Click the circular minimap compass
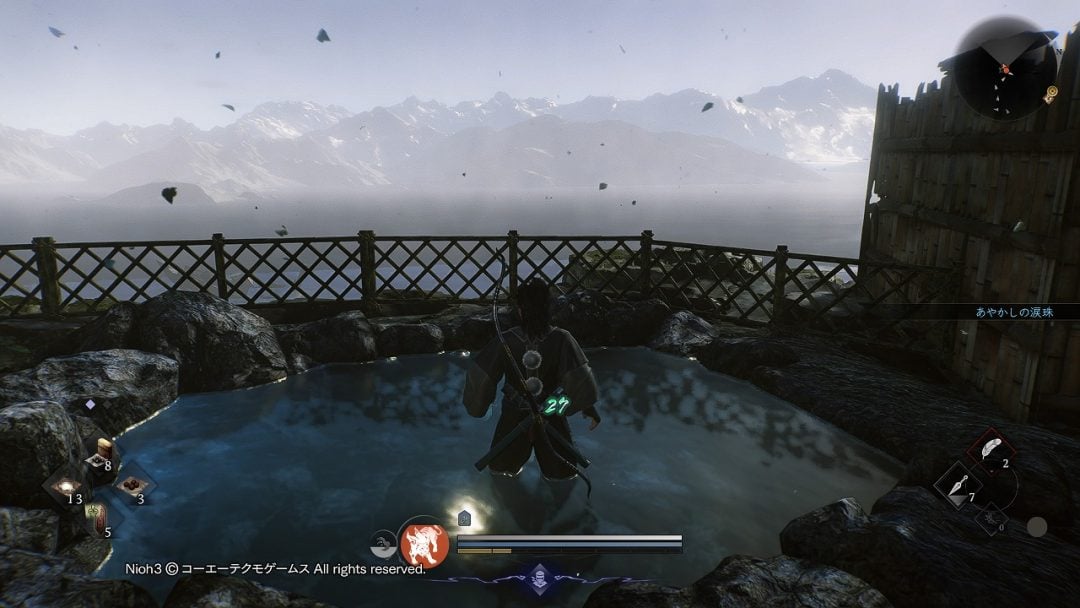The width and height of the screenshot is (1080, 608). pos(1005,70)
